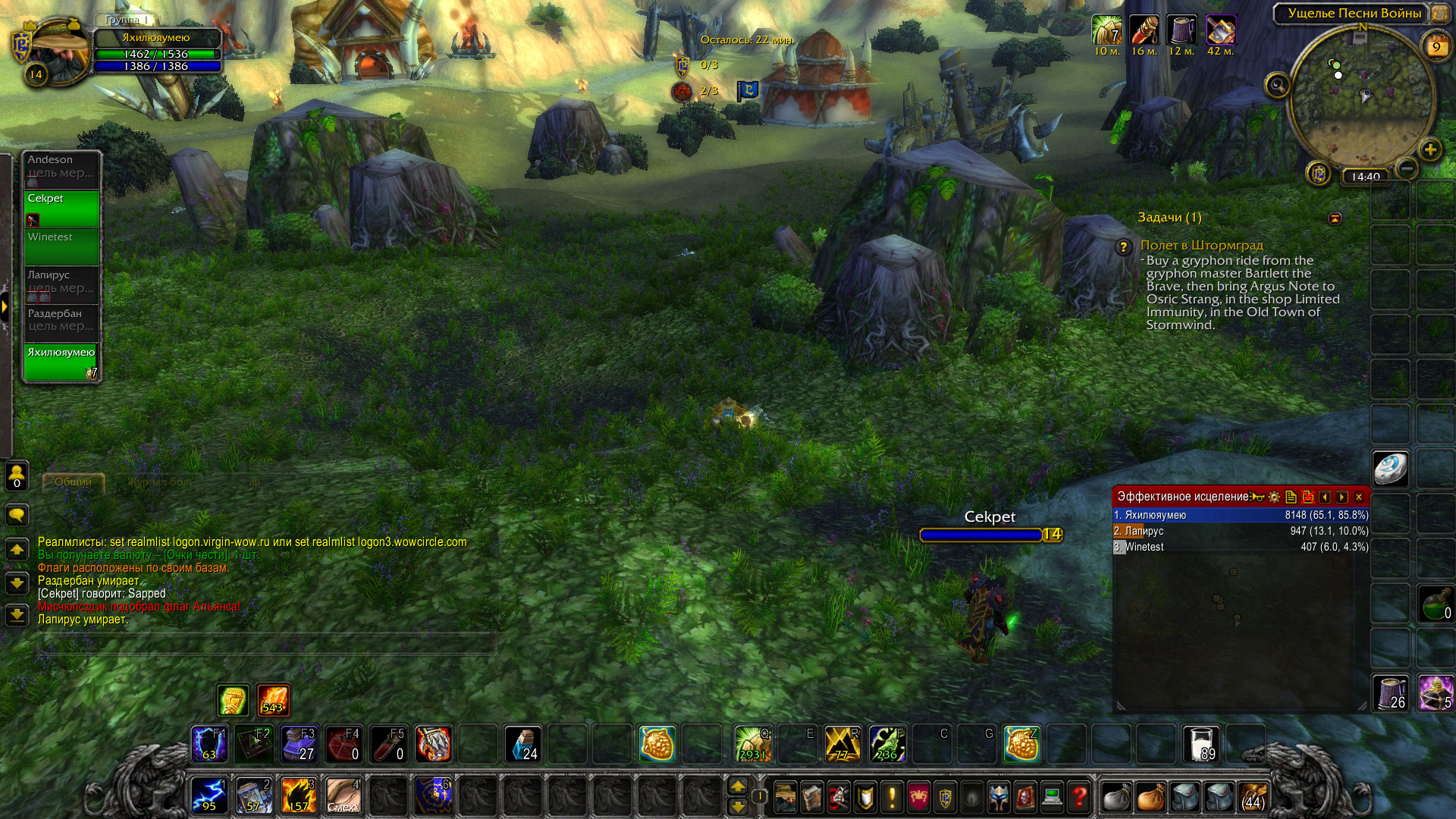Use the blue mana potion with 24 charges
Screen dimensions: 1456x819
pos(522,744)
